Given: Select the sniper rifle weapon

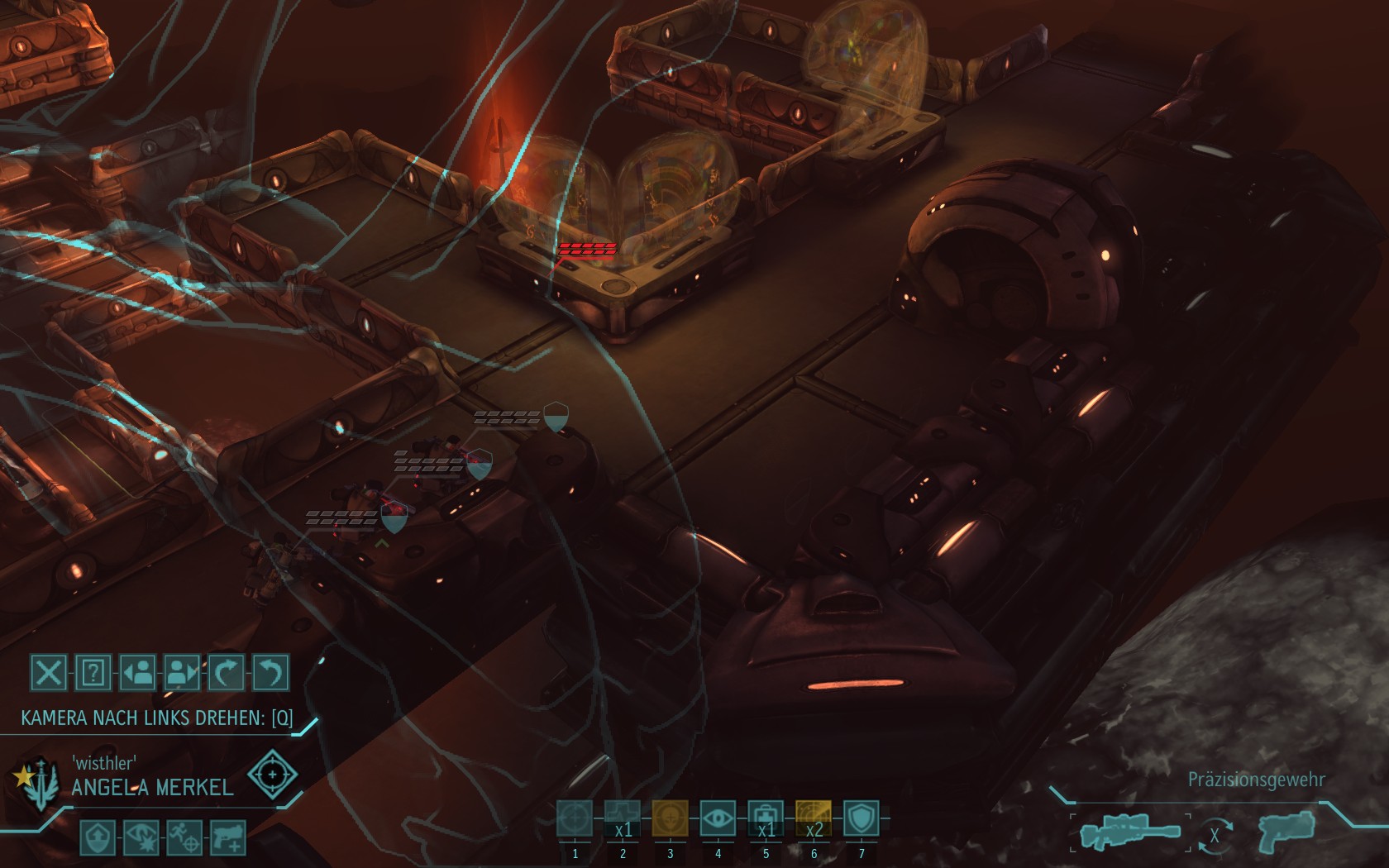Looking at the screenshot, I should [x=1130, y=832].
